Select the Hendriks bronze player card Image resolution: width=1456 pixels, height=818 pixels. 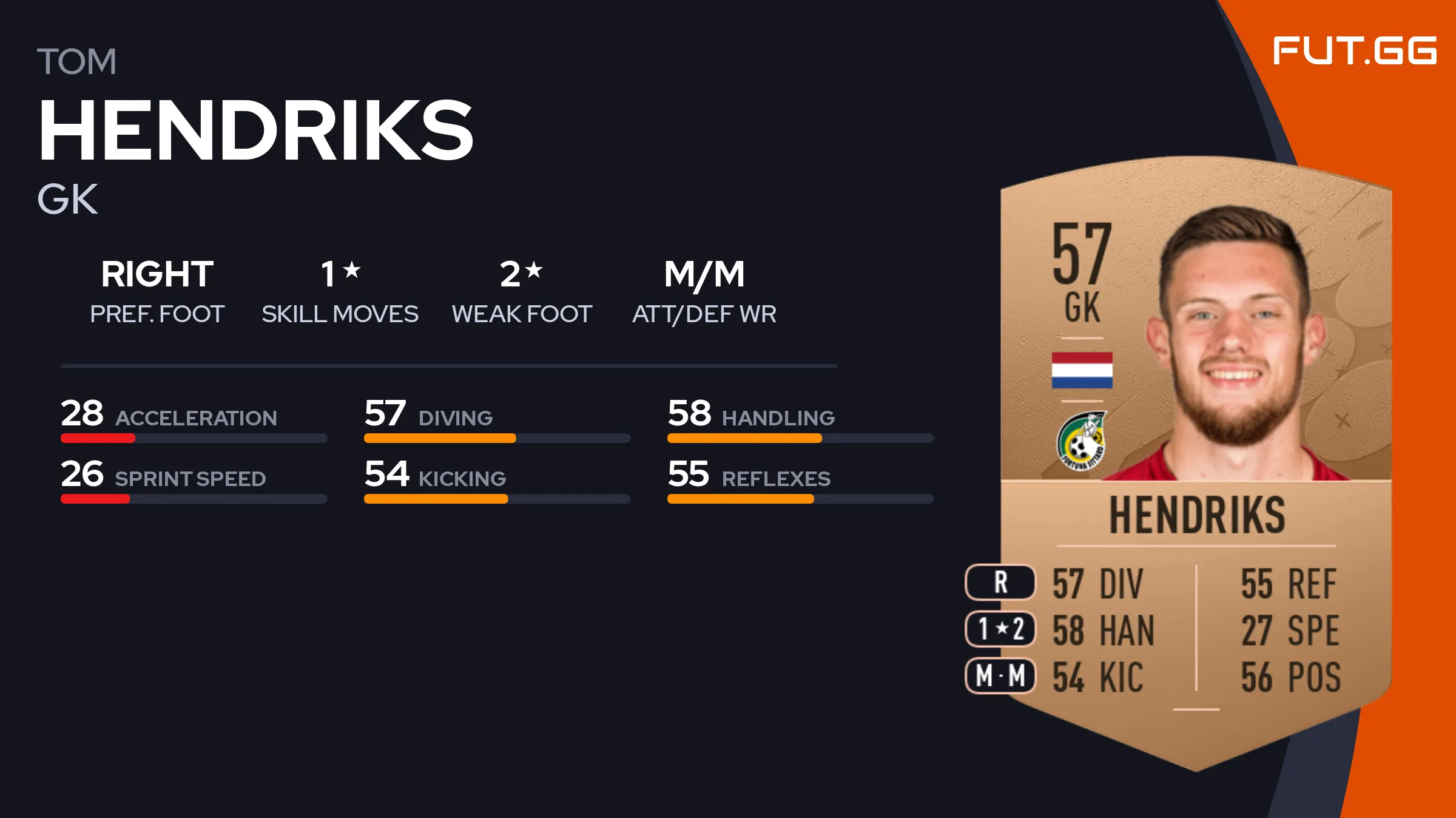click(x=1195, y=461)
